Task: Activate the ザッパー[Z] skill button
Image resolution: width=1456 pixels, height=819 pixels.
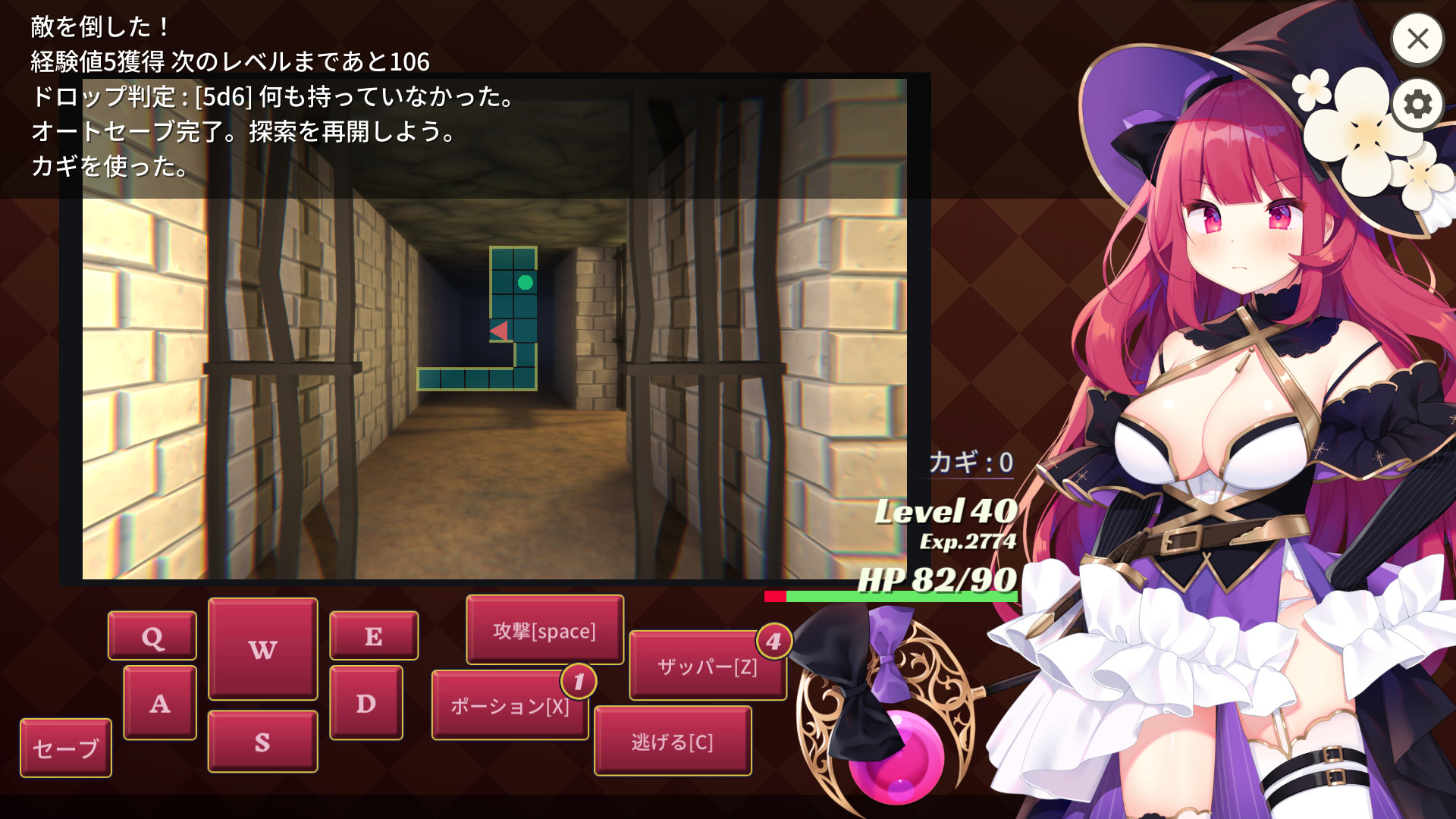Action: (x=708, y=667)
